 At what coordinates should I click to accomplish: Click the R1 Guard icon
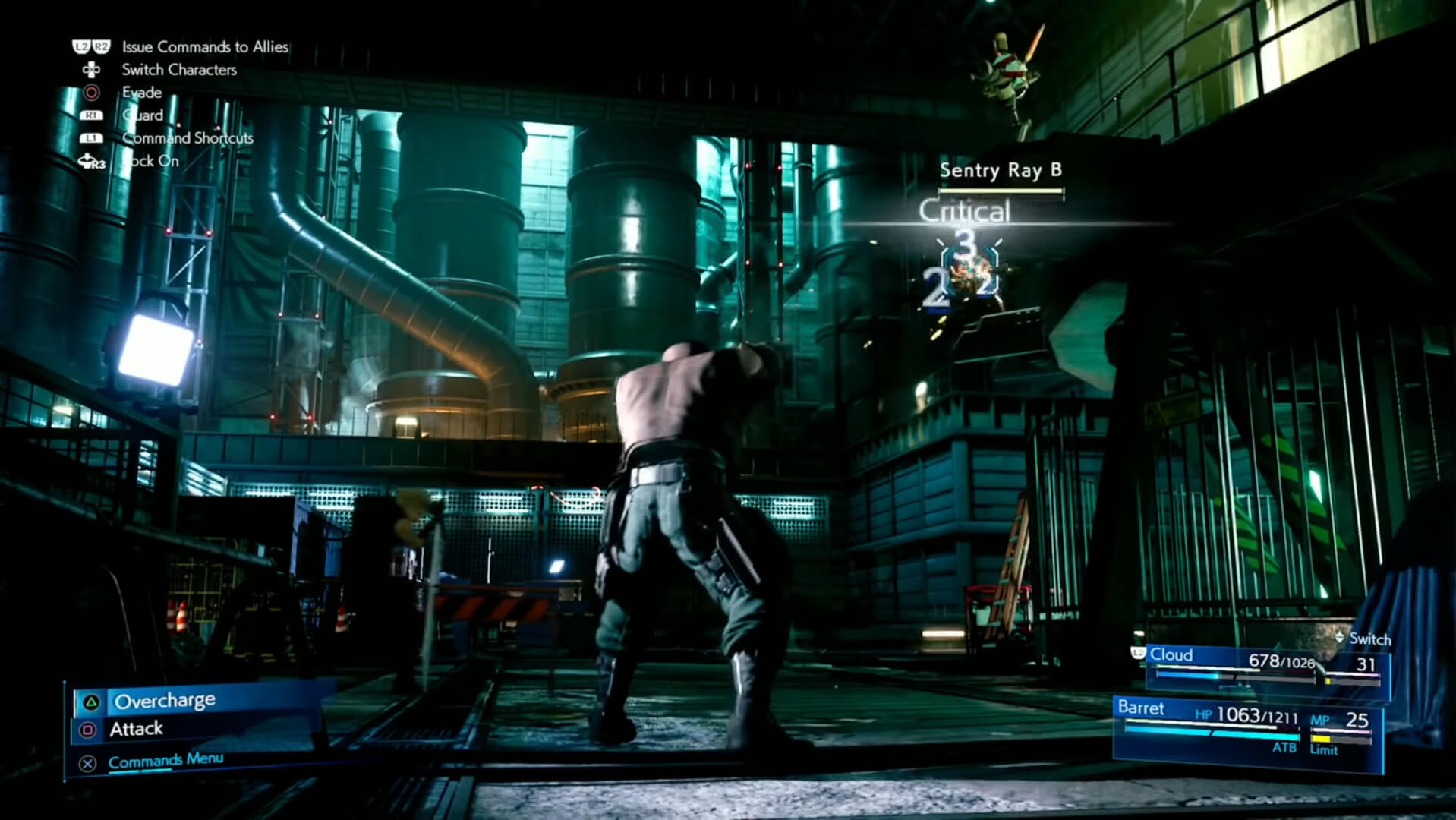[93, 115]
